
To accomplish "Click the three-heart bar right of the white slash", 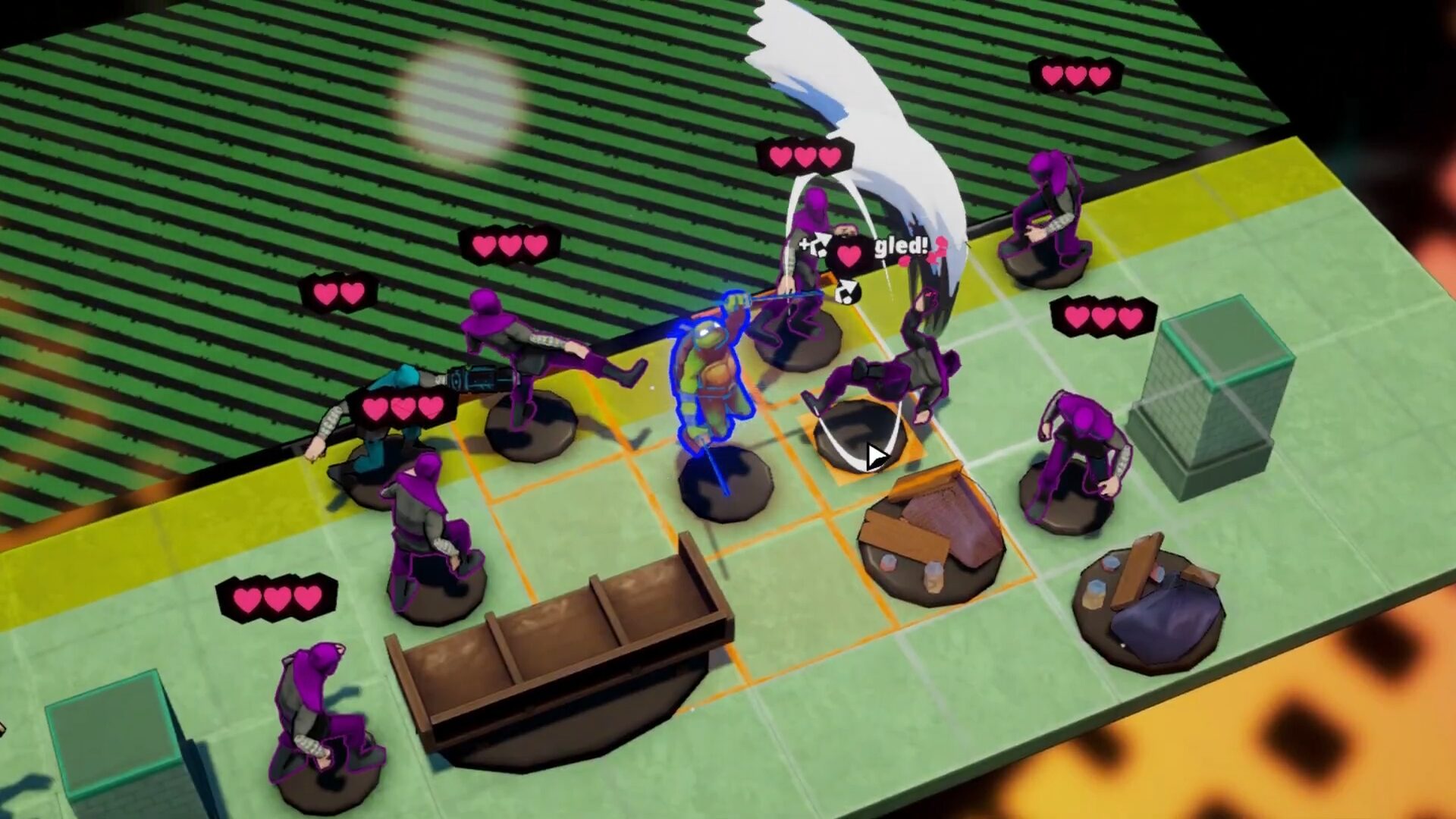I will [x=1103, y=318].
